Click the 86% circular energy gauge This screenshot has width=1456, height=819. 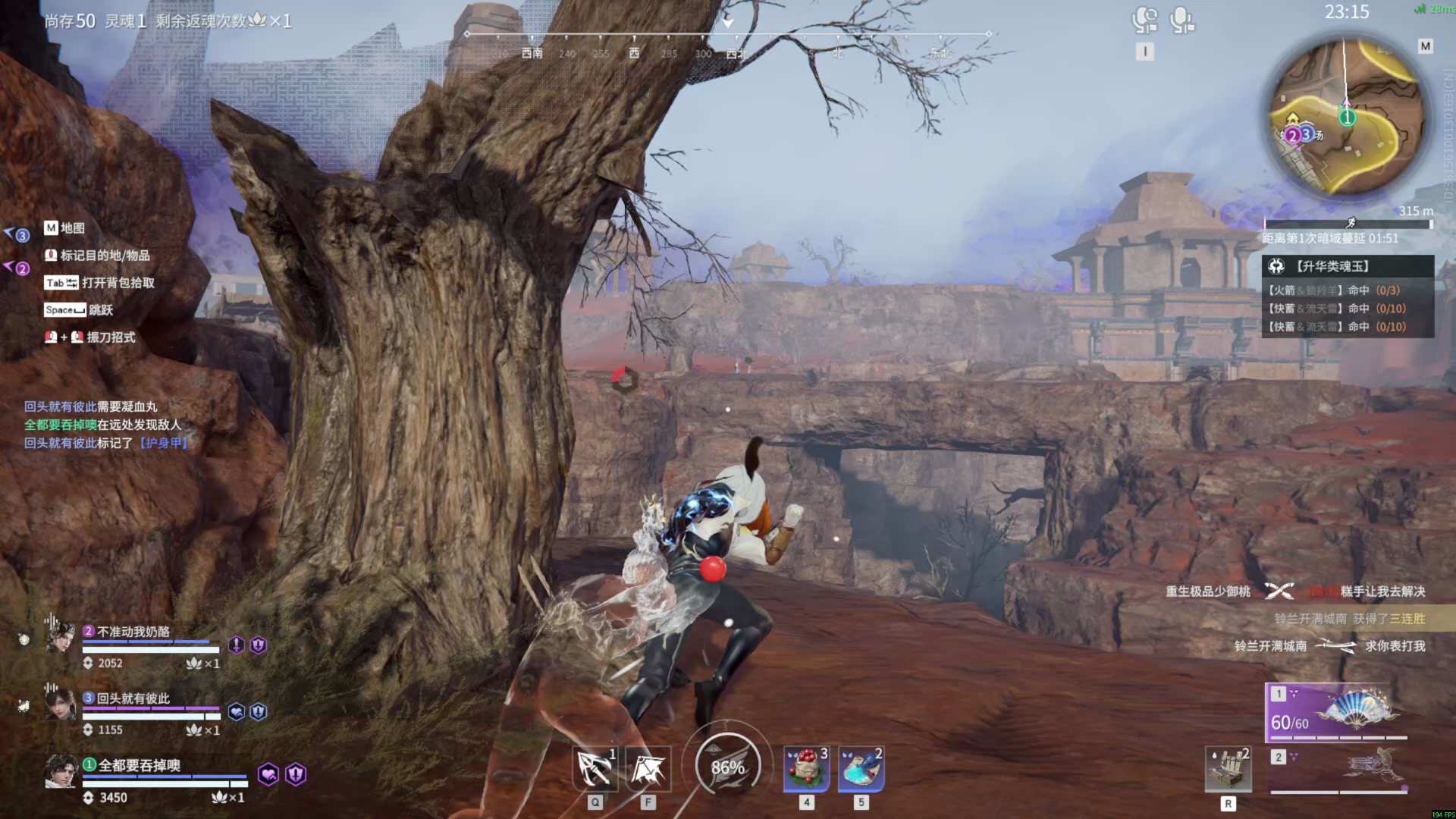pos(727,767)
